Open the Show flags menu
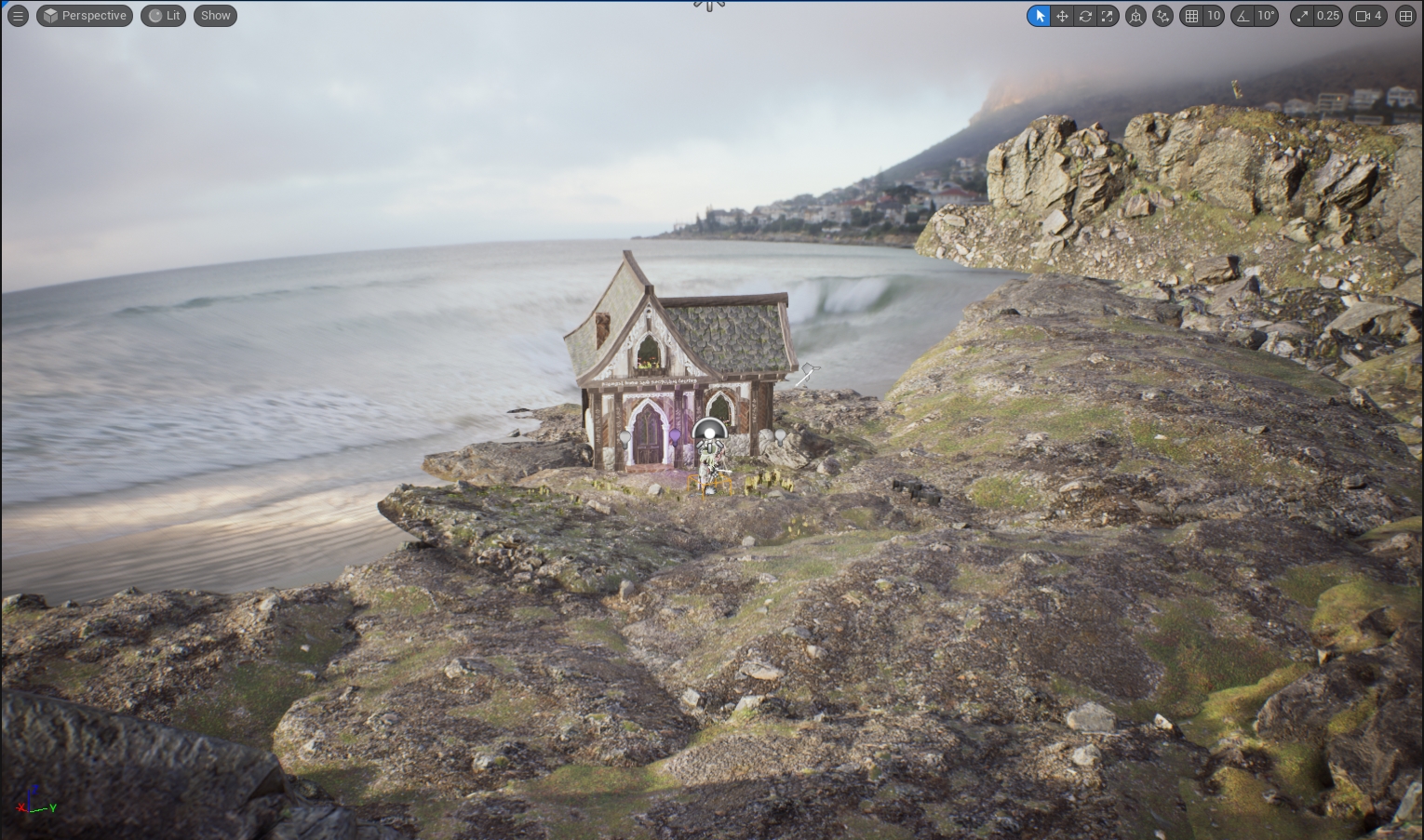The height and width of the screenshot is (840, 1424). coord(215,16)
